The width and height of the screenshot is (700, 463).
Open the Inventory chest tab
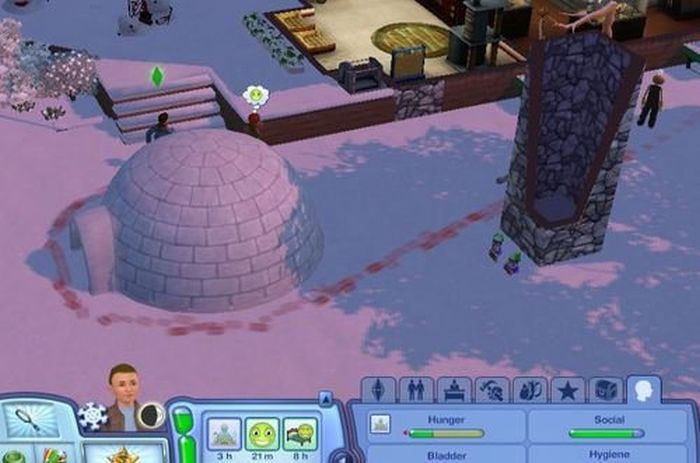click(x=604, y=389)
